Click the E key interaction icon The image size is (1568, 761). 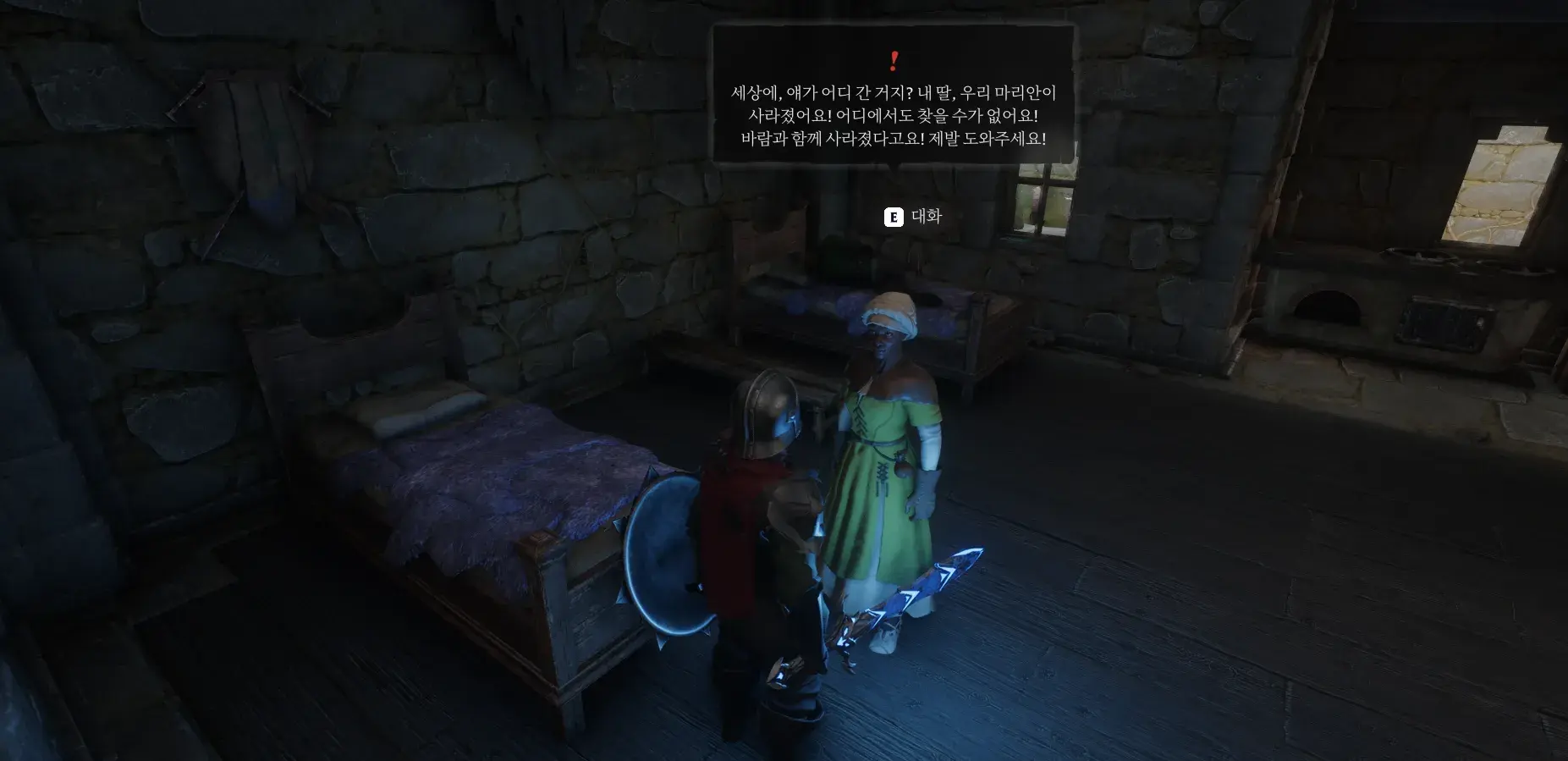click(891, 217)
